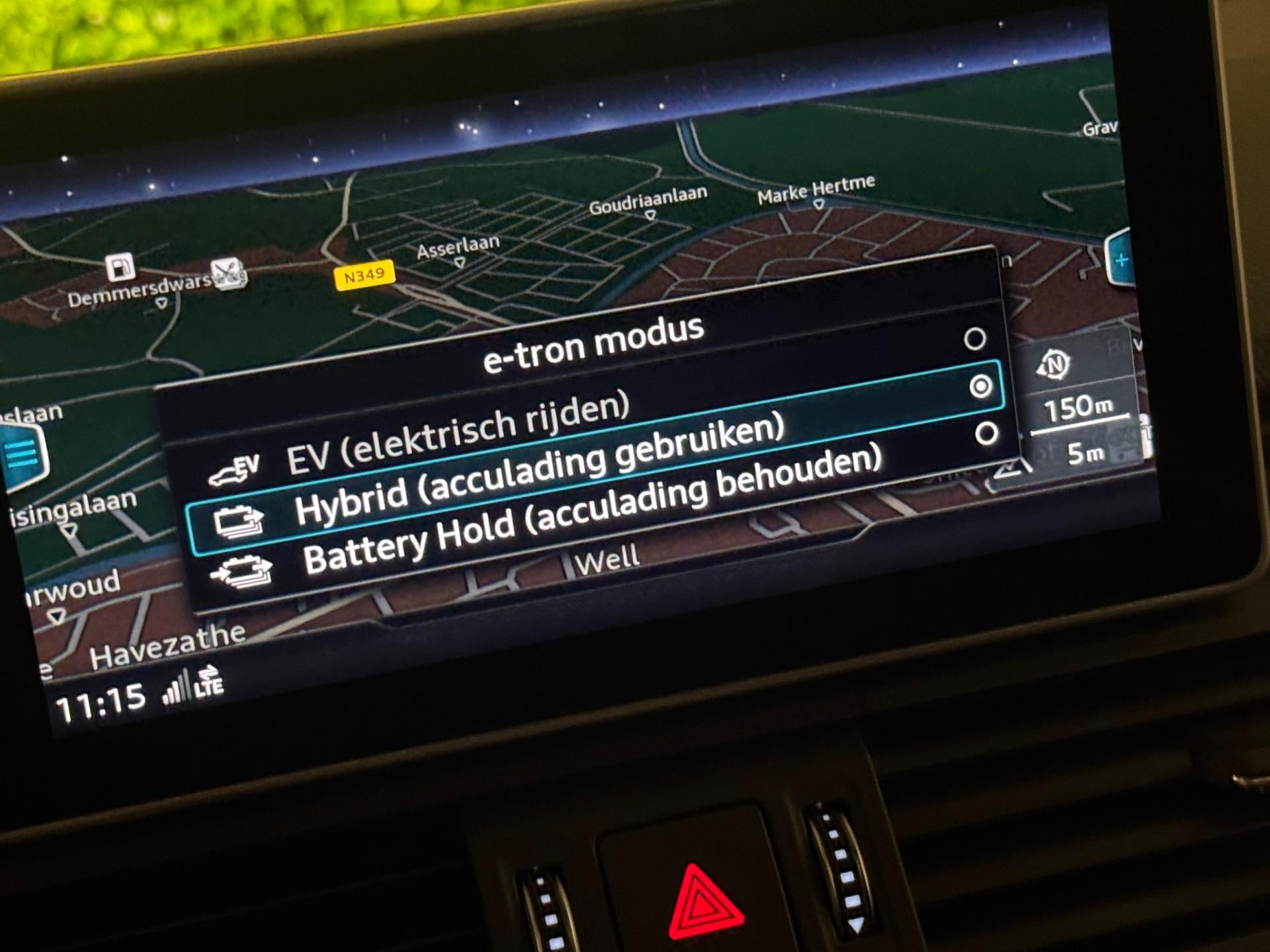Image resolution: width=1270 pixels, height=952 pixels.
Task: Select the e-tron modus radio button
Action: (972, 340)
